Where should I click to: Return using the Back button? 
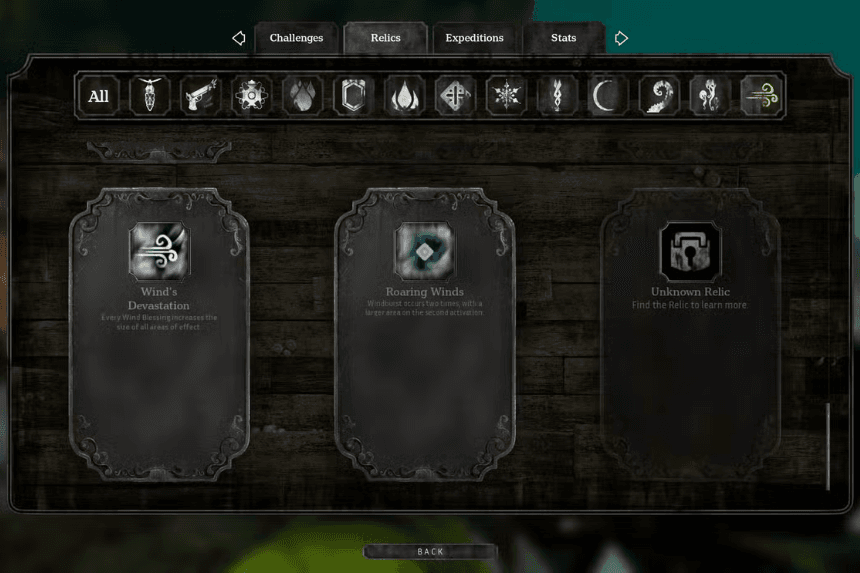point(430,552)
